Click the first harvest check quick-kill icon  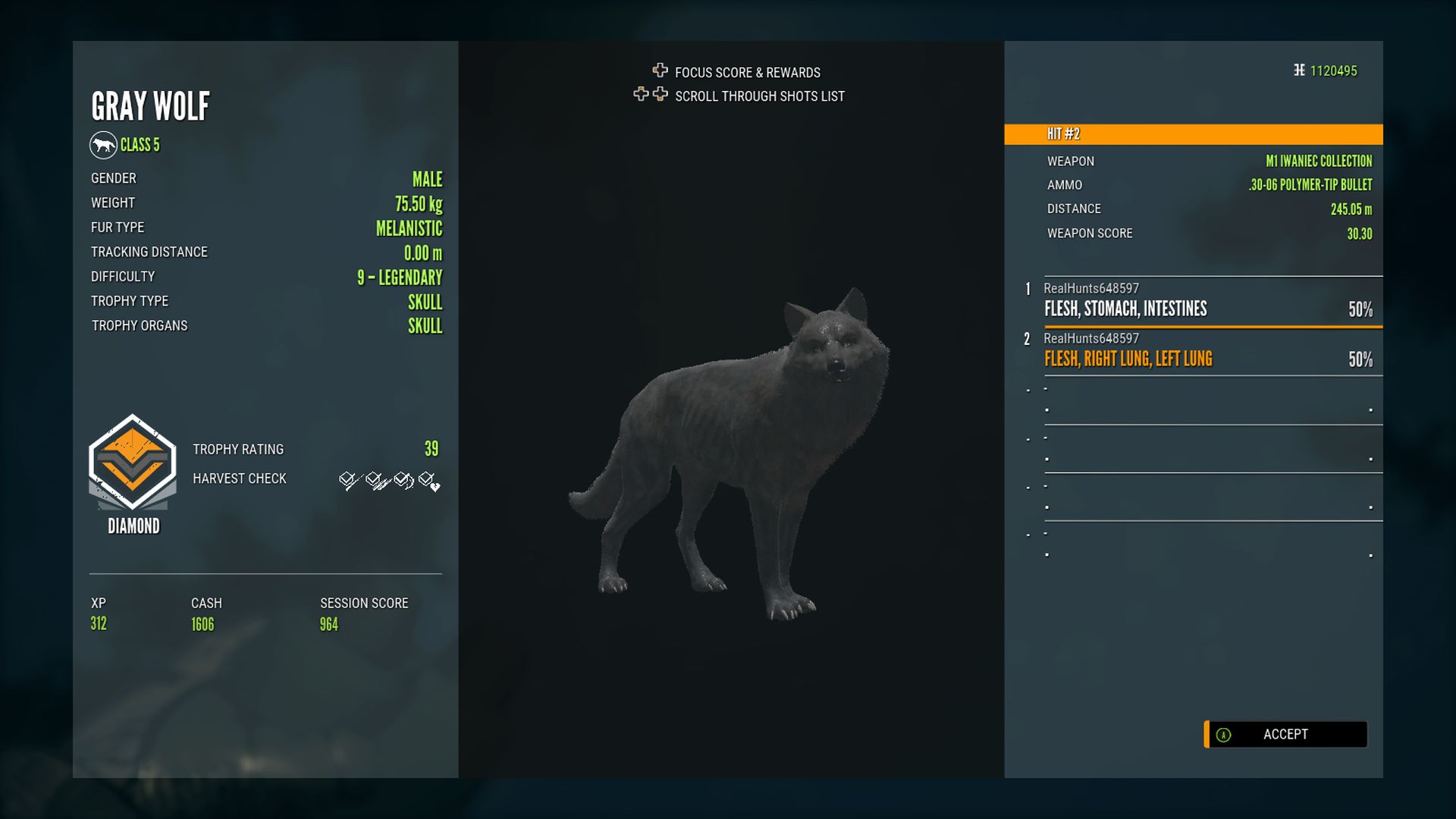click(x=347, y=479)
